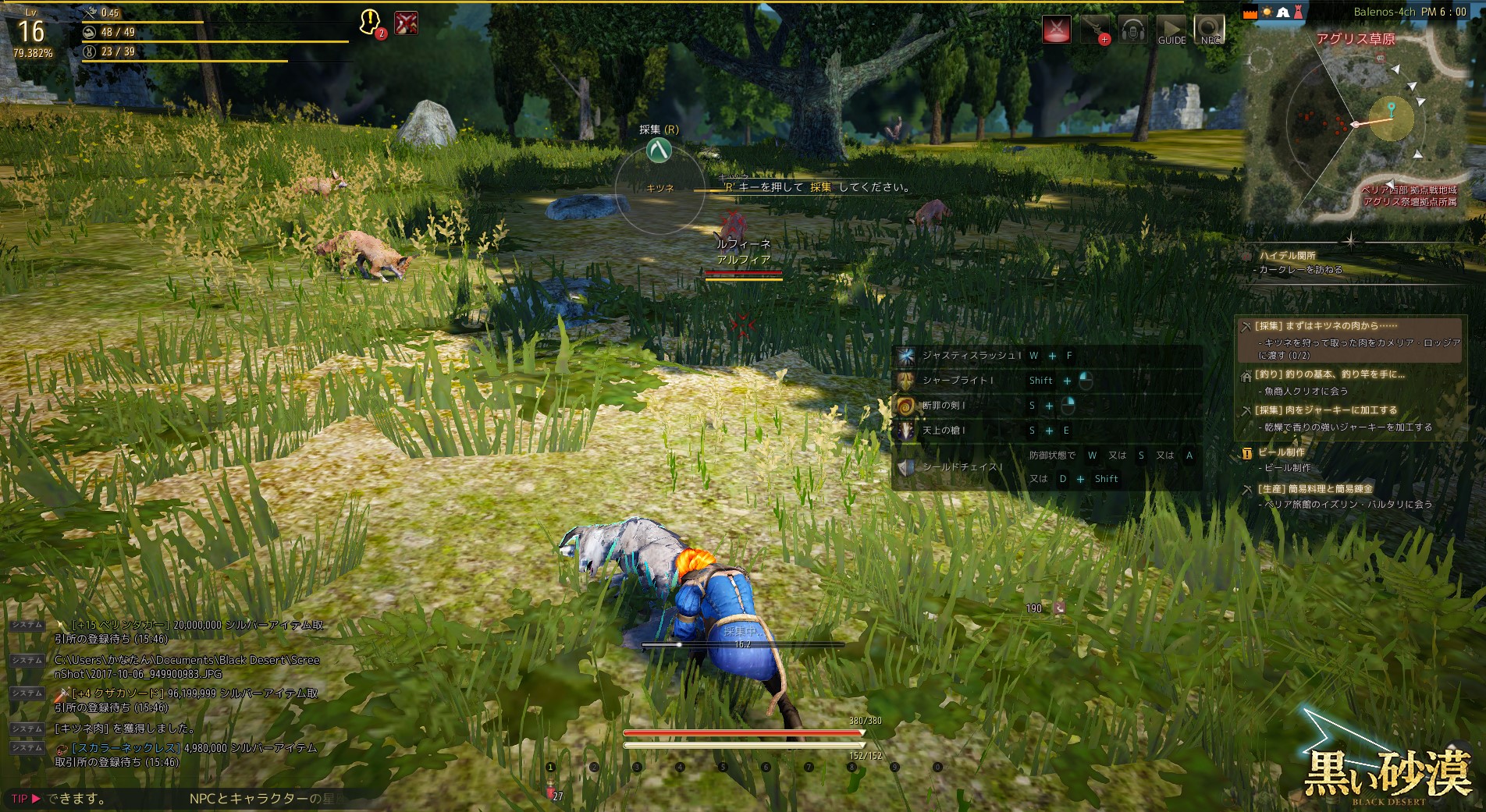
Task: Click the Shield Chase skill icon
Action: click(x=906, y=467)
